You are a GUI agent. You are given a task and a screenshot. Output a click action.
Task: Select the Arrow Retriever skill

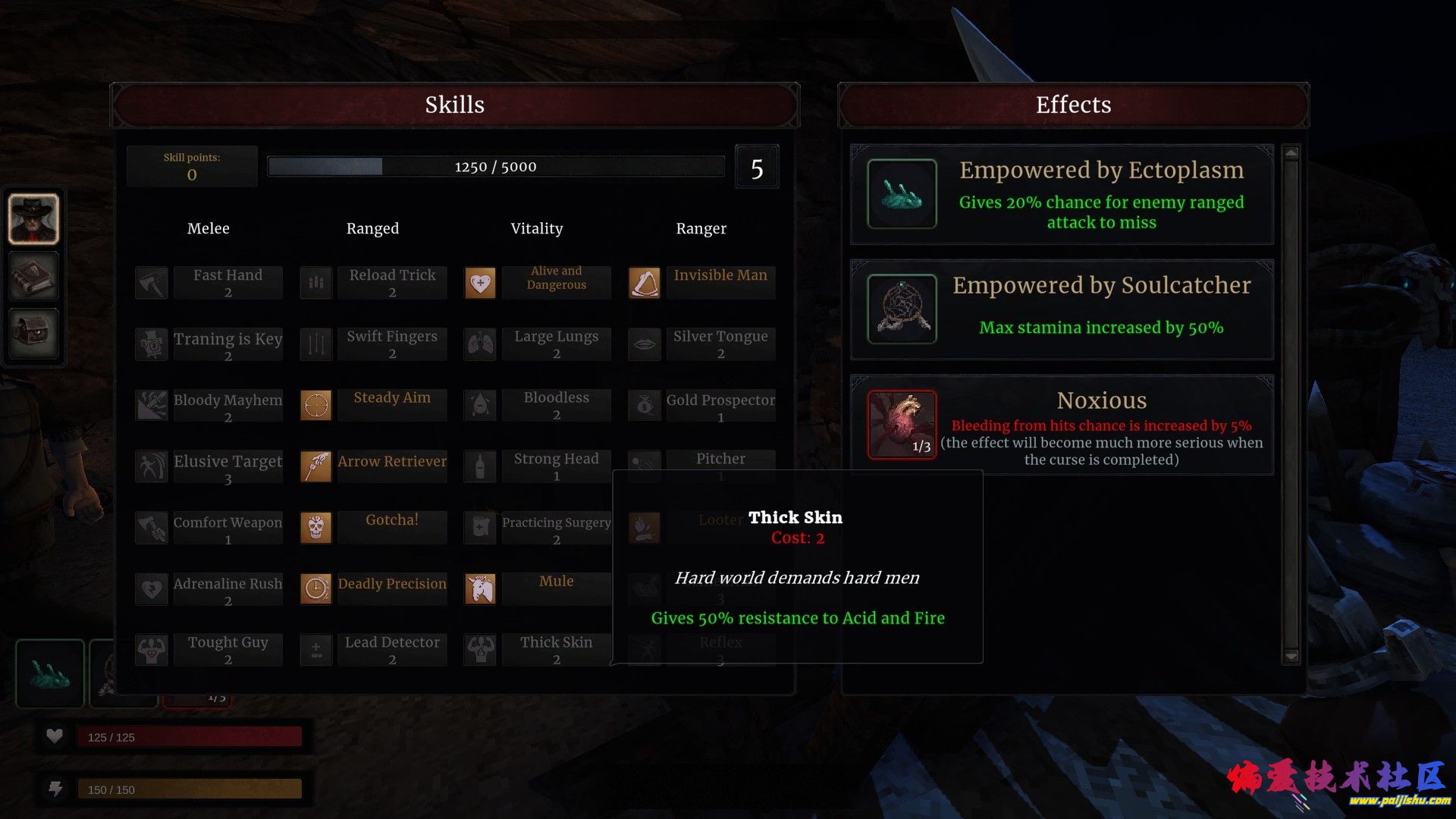point(391,466)
